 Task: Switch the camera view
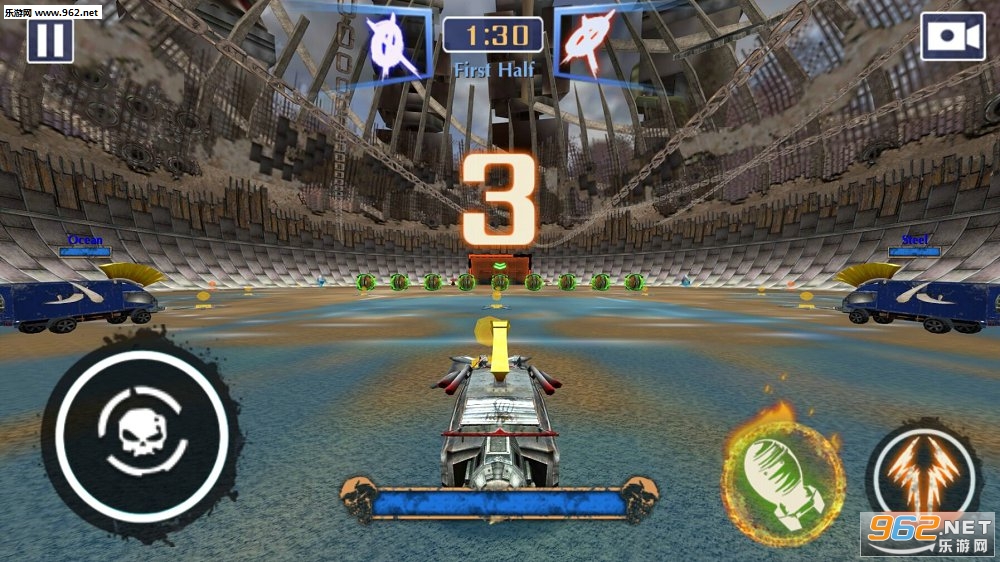(x=952, y=37)
